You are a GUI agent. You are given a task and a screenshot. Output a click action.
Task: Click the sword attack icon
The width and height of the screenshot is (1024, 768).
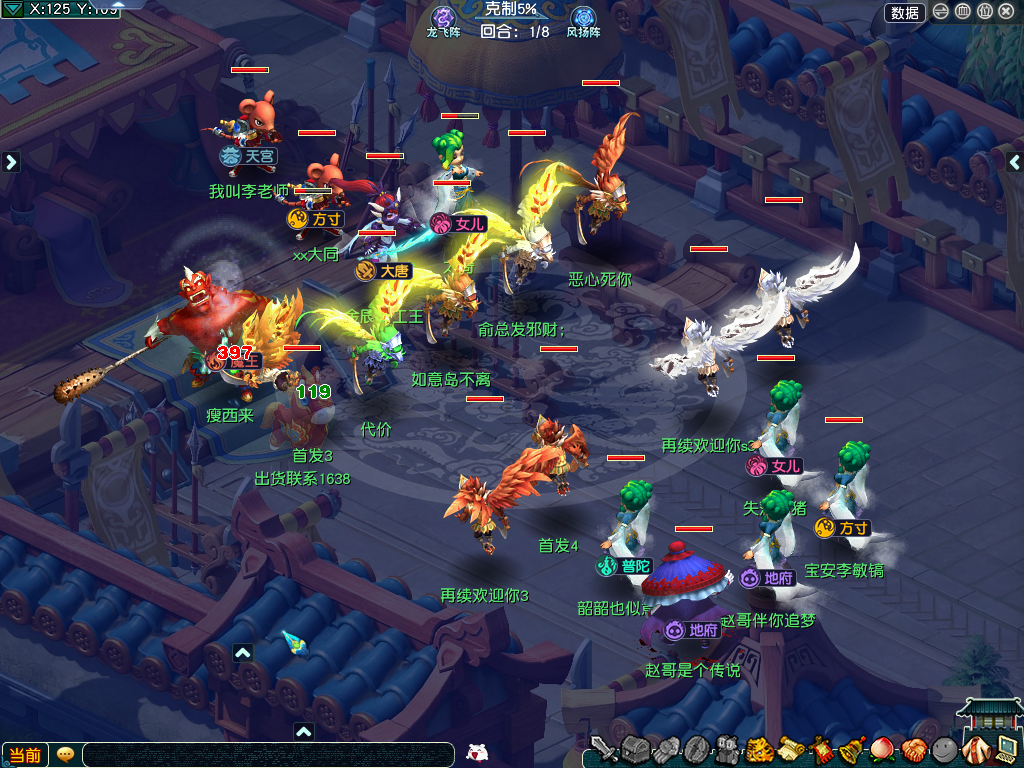pyautogui.click(x=603, y=749)
